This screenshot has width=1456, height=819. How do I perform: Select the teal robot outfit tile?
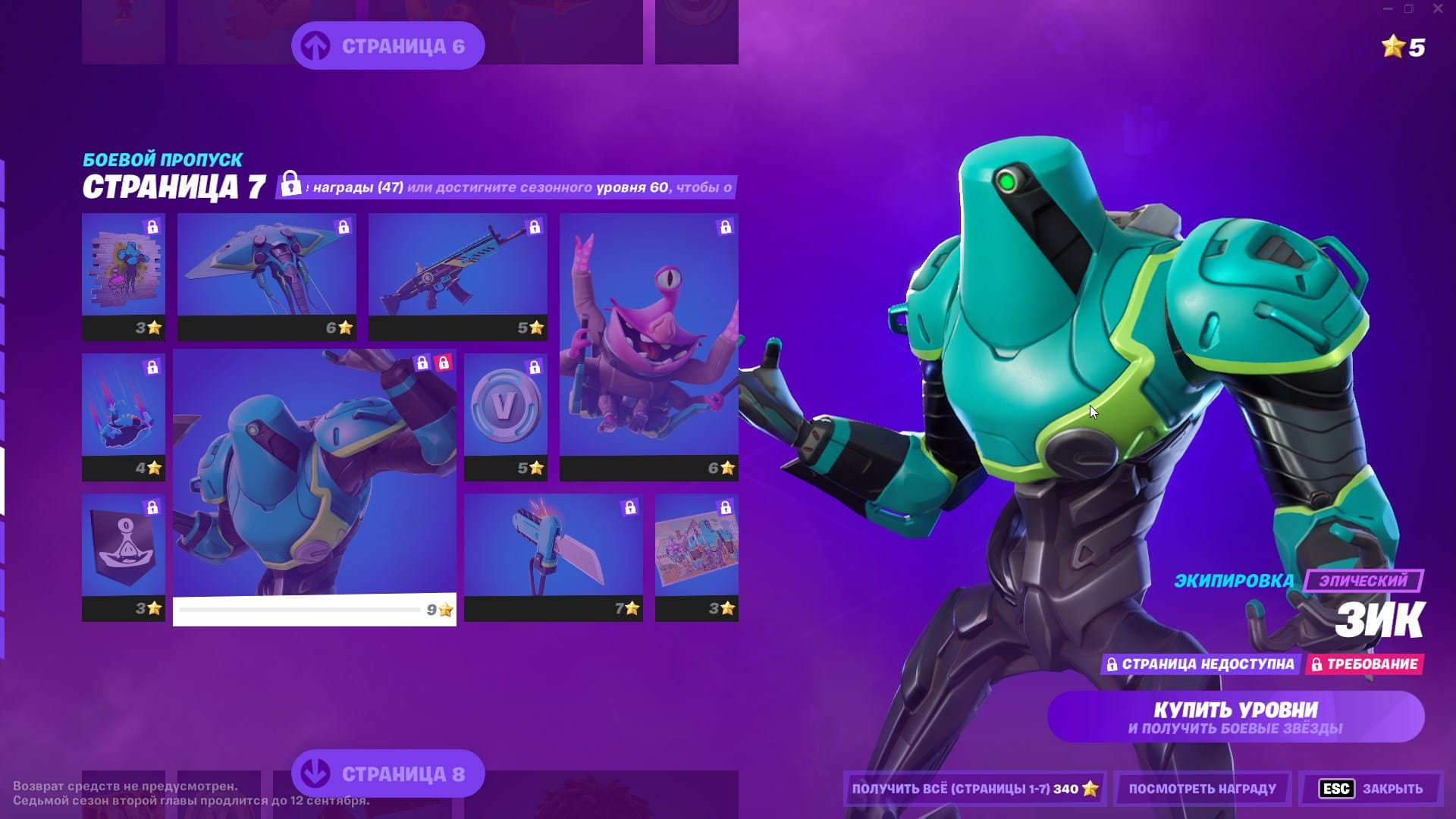click(x=315, y=487)
